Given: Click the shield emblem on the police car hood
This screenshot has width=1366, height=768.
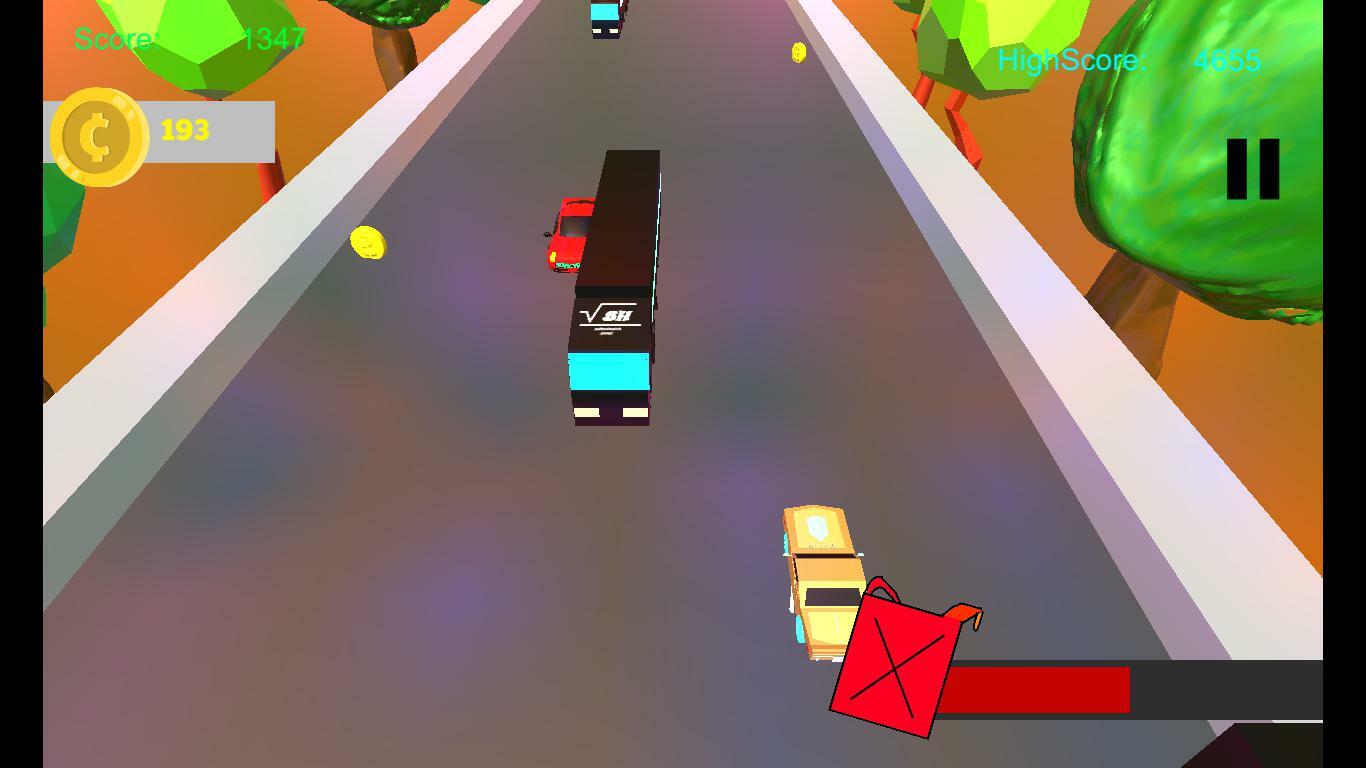Looking at the screenshot, I should pos(818,527).
